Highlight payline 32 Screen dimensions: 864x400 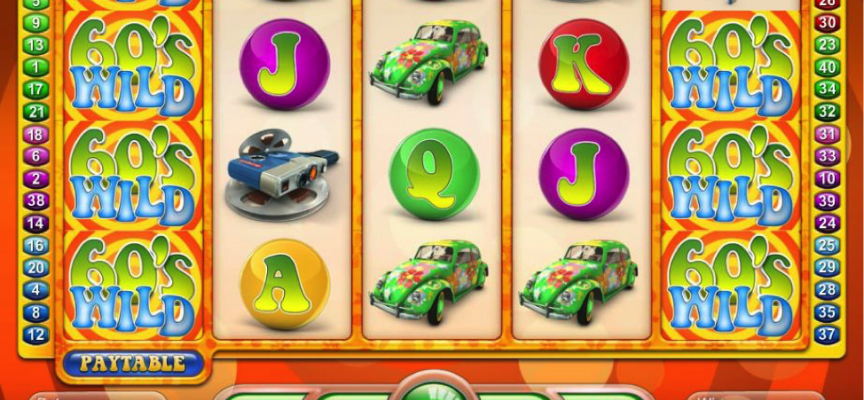(x=827, y=112)
